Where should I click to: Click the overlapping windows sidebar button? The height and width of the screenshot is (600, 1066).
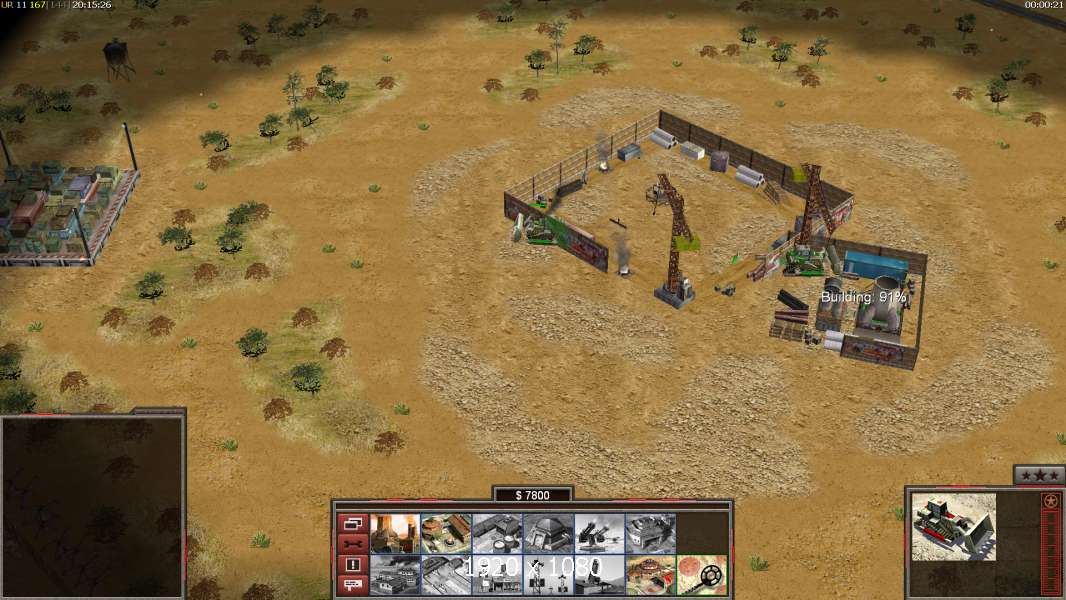352,523
